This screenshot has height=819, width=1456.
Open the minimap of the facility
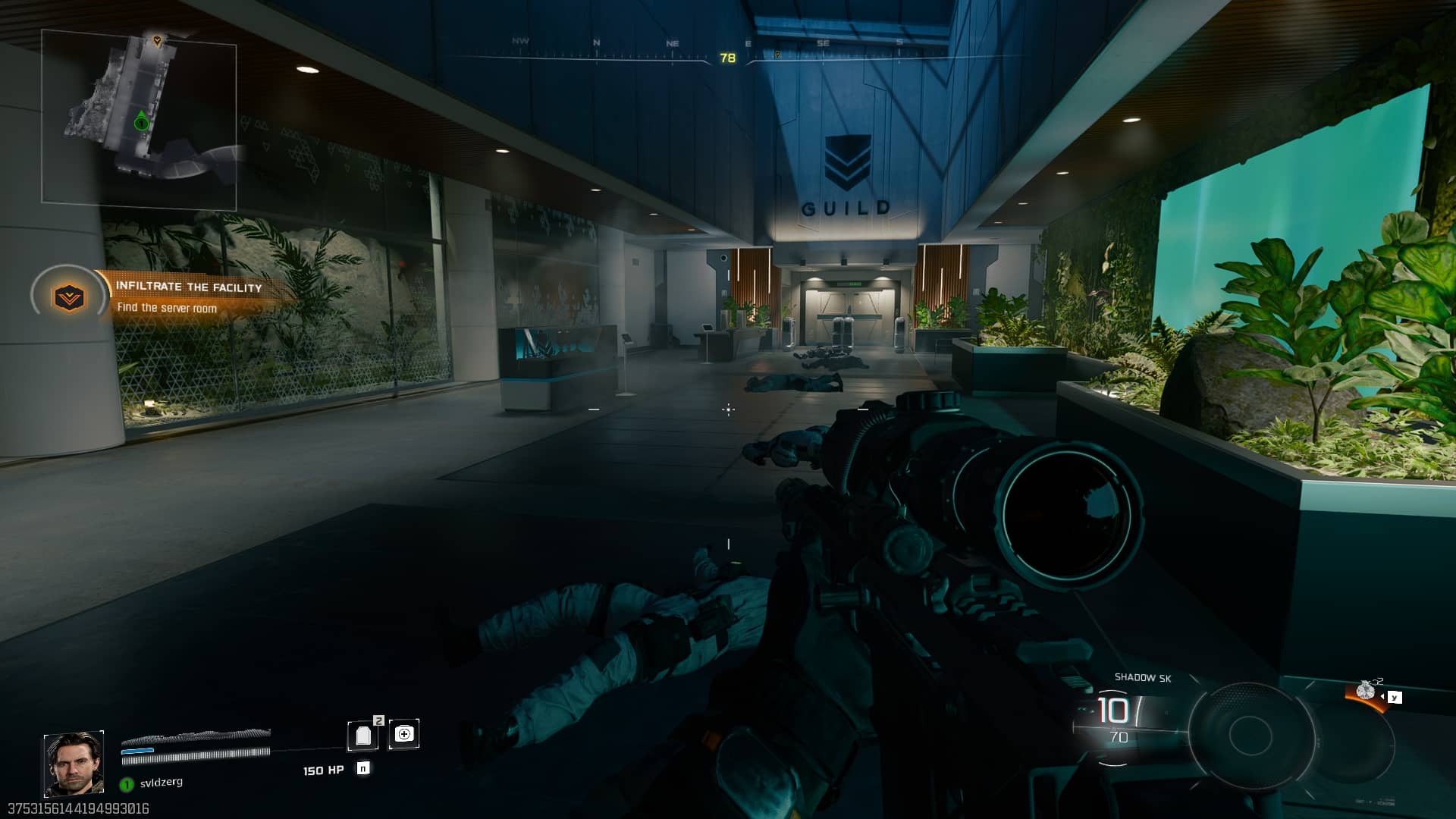[139, 119]
